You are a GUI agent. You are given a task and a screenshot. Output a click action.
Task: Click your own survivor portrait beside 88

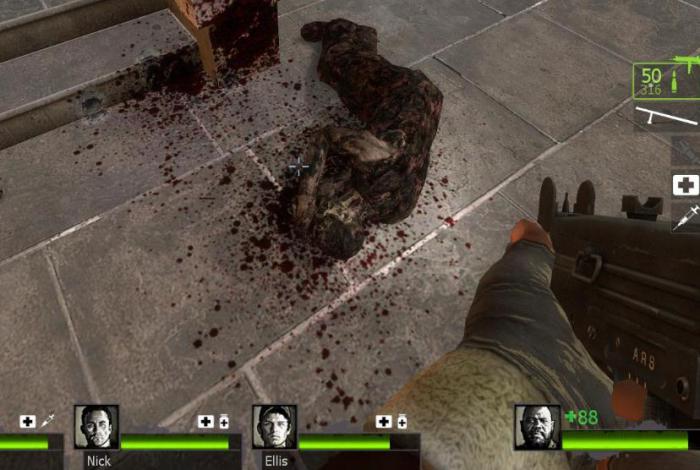tap(536, 427)
